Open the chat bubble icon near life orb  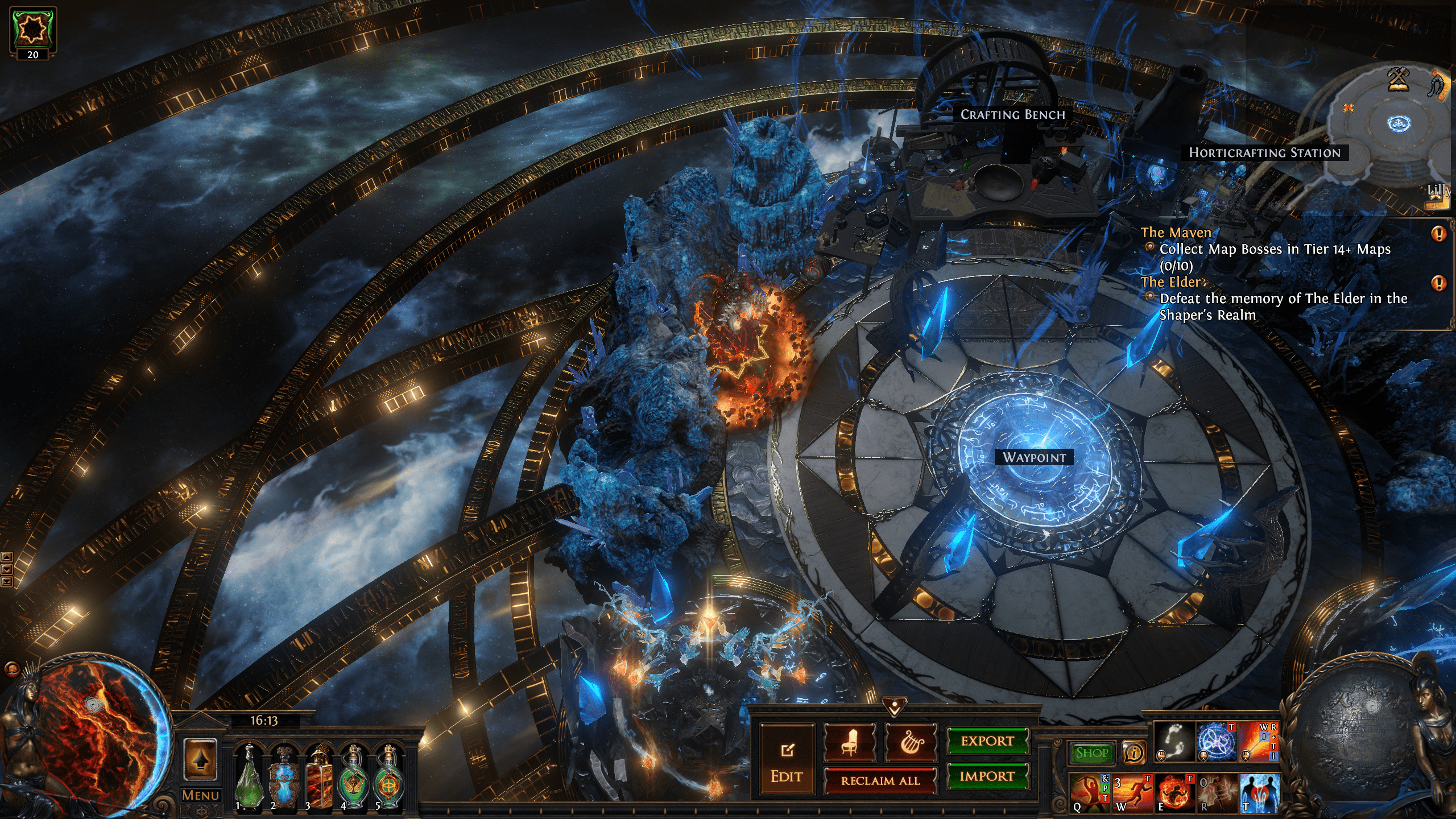tap(12, 669)
